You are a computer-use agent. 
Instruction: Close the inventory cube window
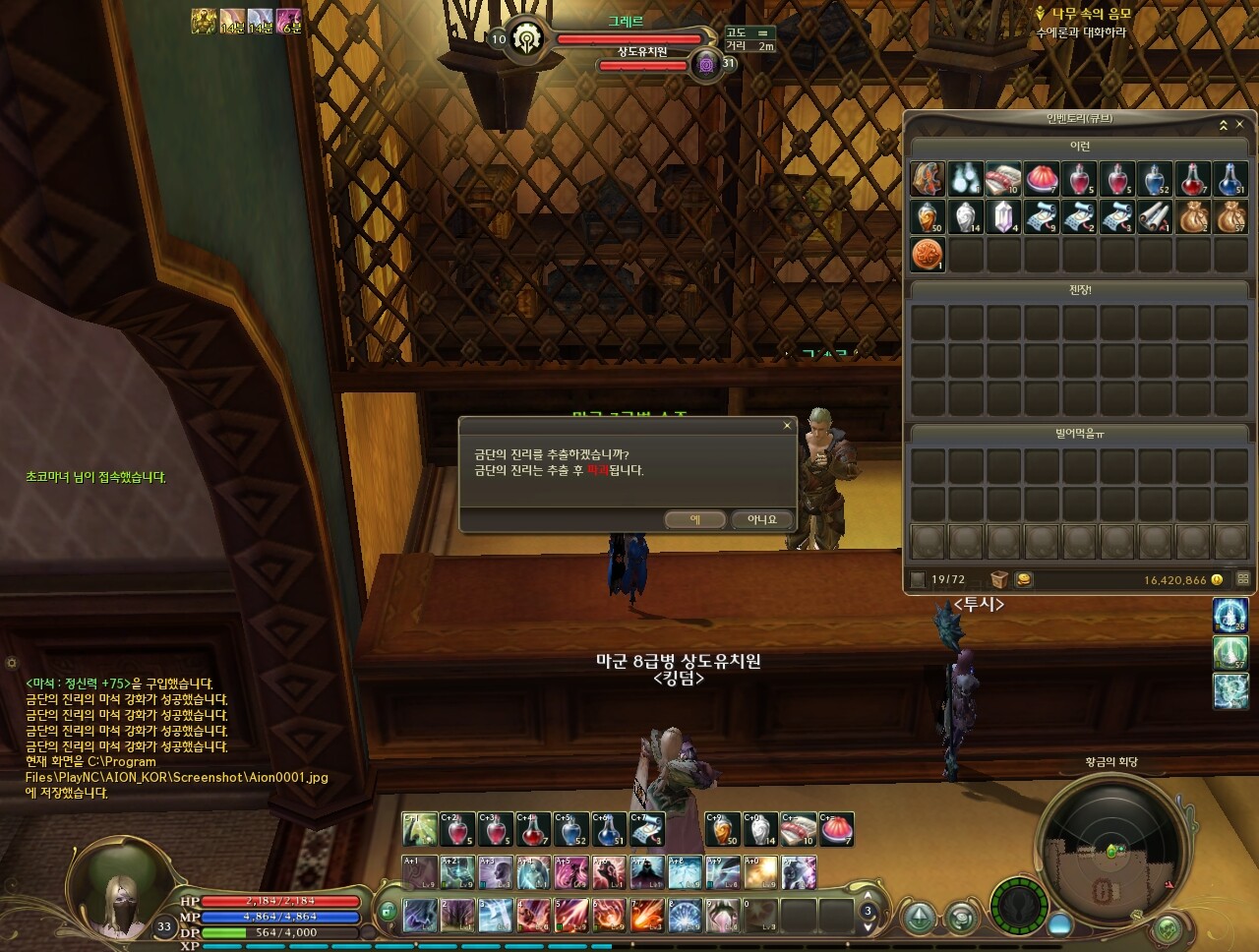(1240, 125)
